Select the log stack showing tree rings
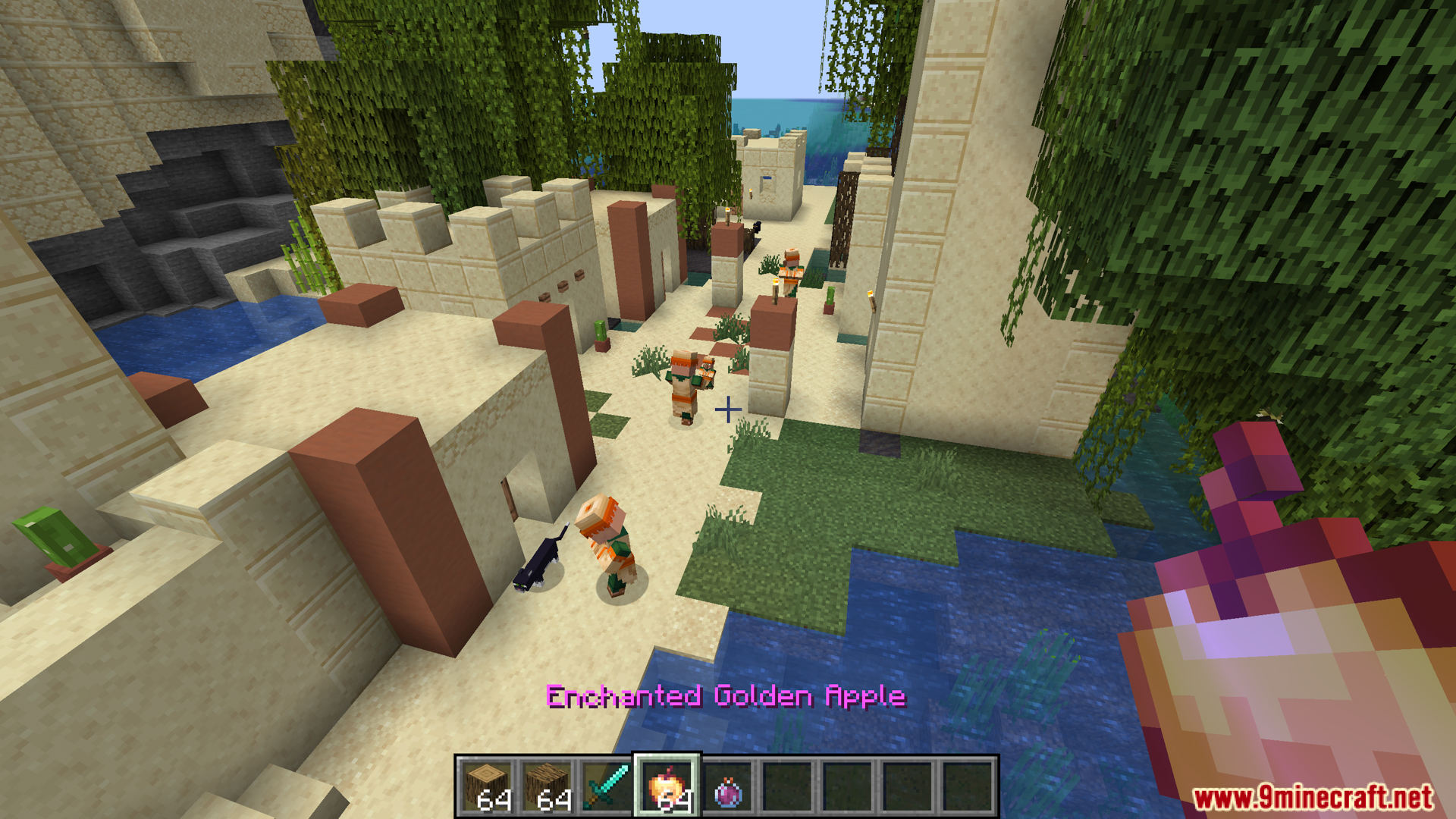 click(x=487, y=786)
